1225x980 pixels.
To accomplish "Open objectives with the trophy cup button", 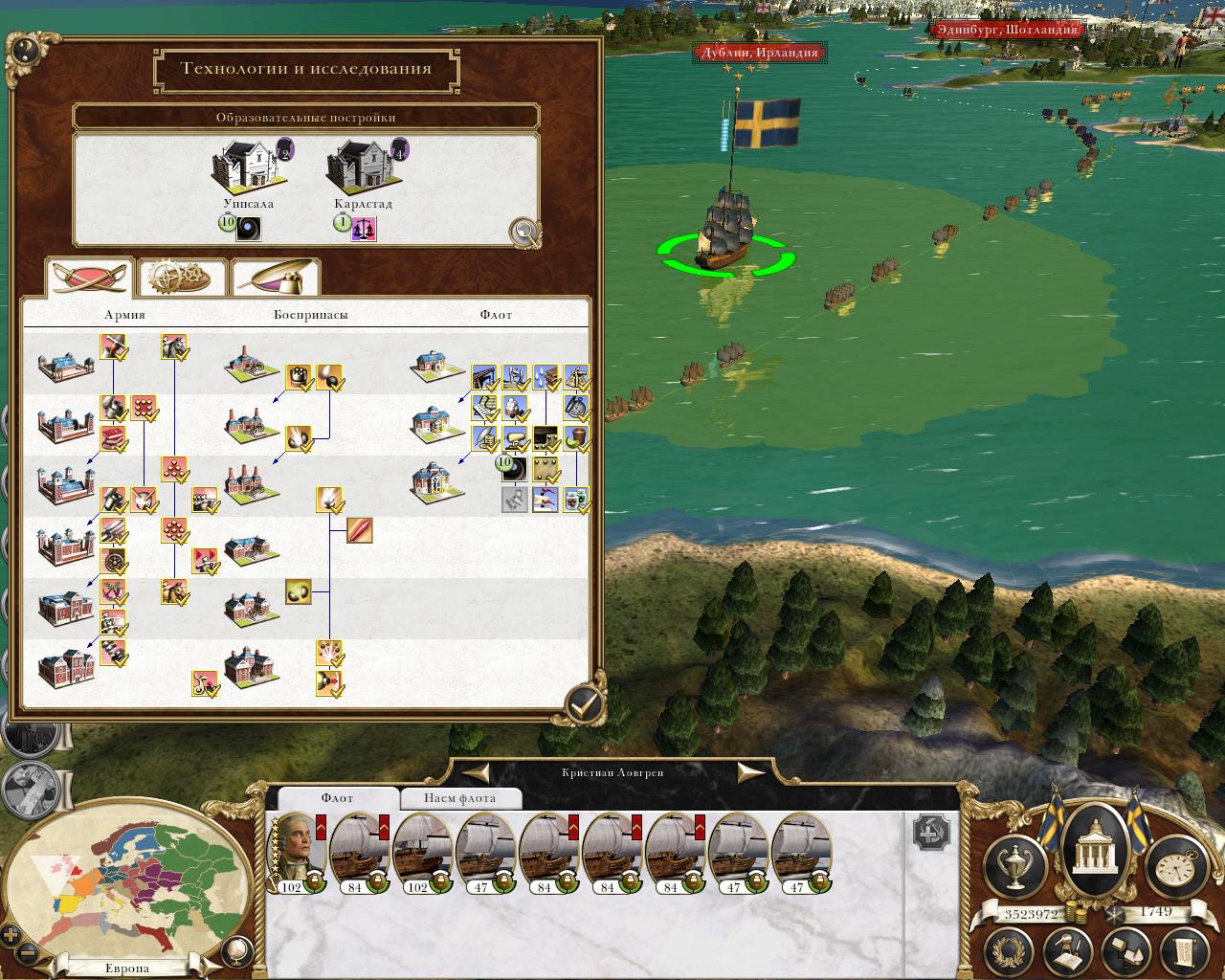I will 1014,863.
